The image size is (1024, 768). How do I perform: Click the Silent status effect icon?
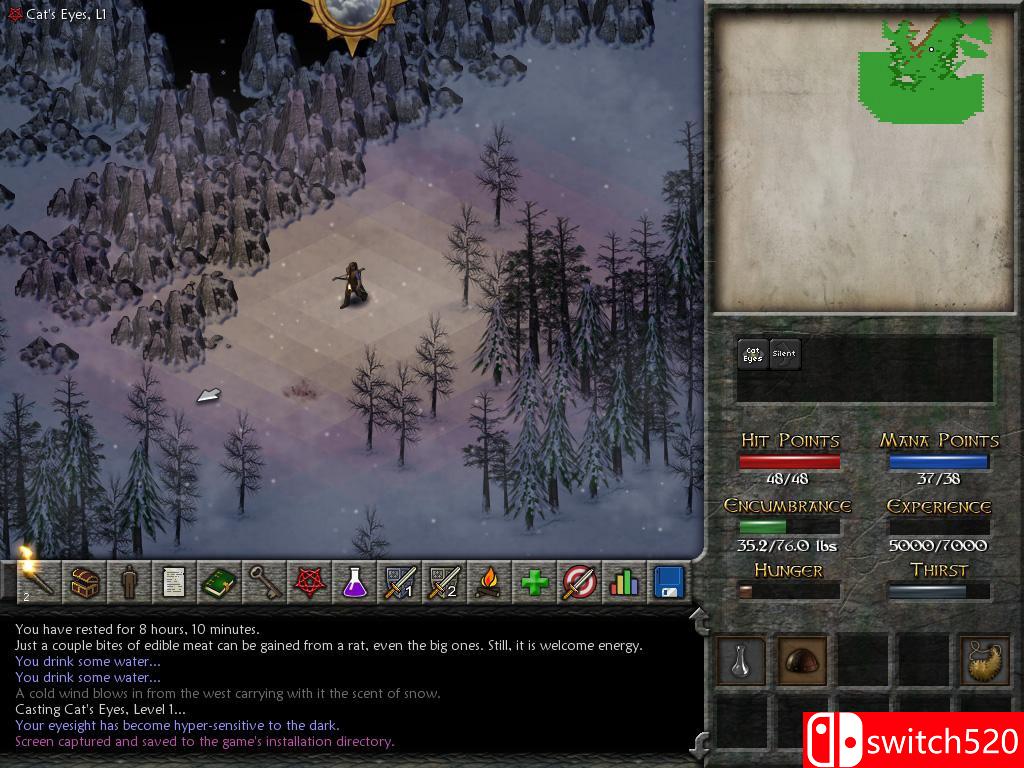[x=785, y=354]
